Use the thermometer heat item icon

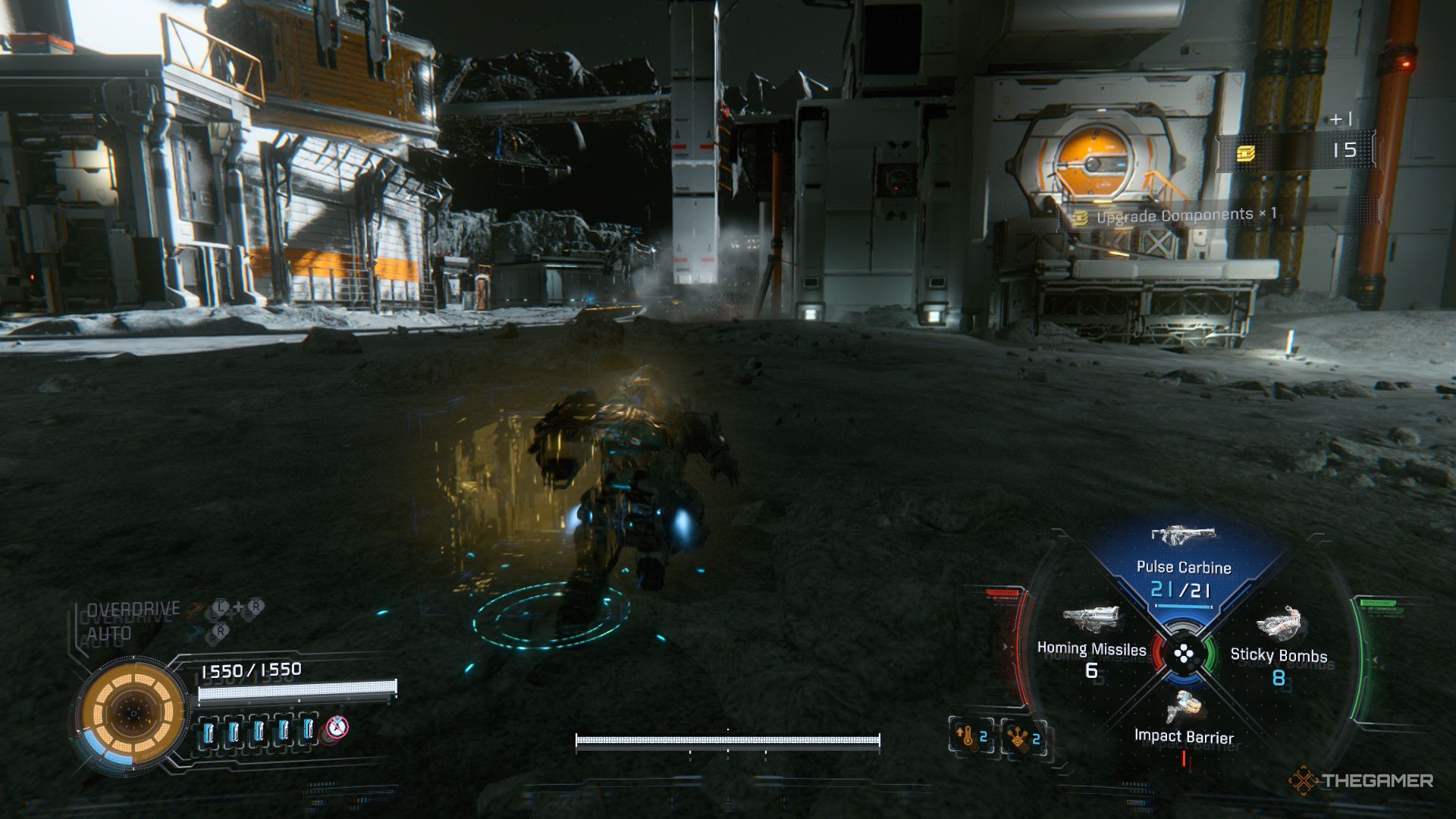pyautogui.click(x=971, y=736)
